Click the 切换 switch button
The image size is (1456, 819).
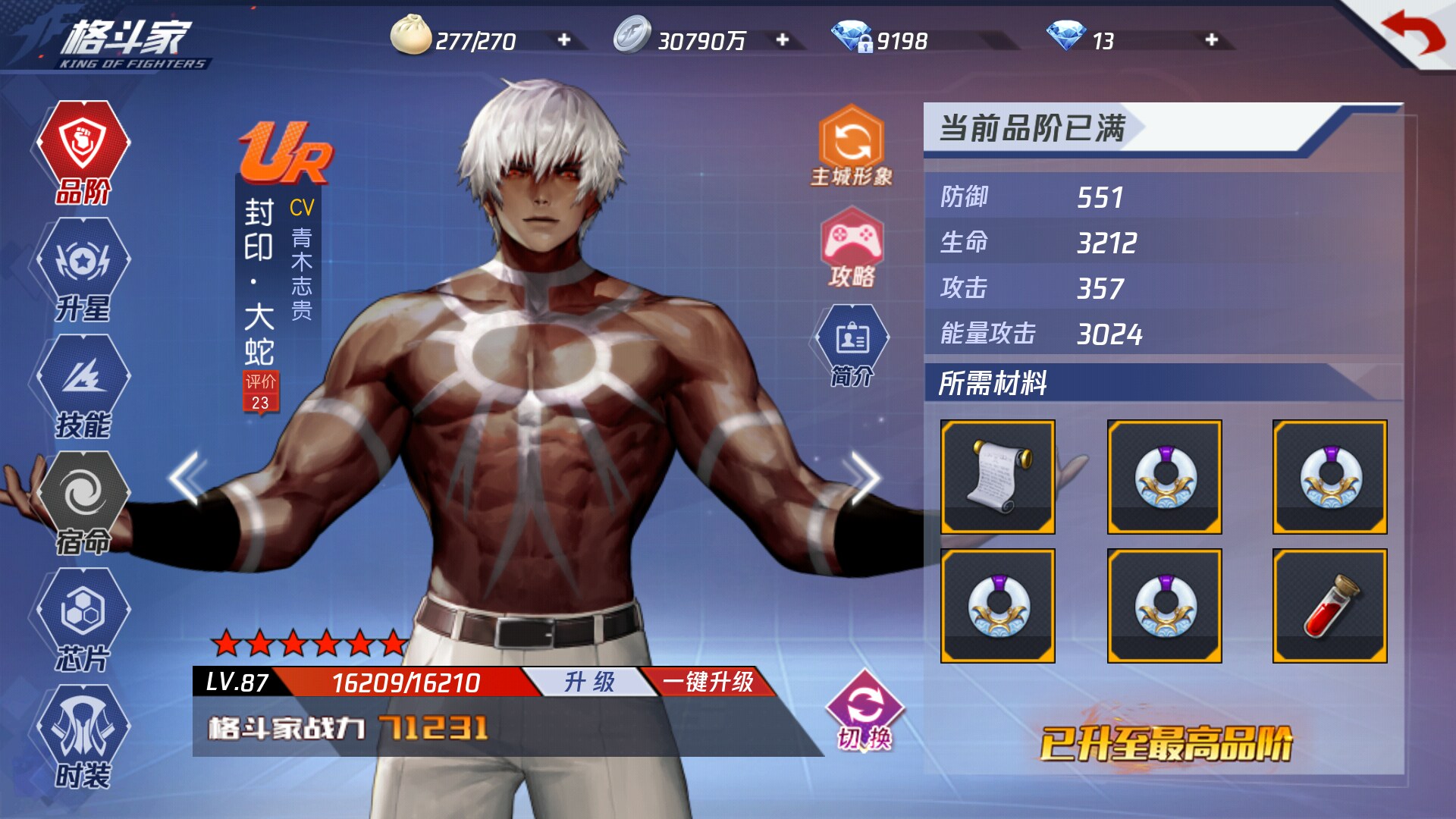point(864,712)
